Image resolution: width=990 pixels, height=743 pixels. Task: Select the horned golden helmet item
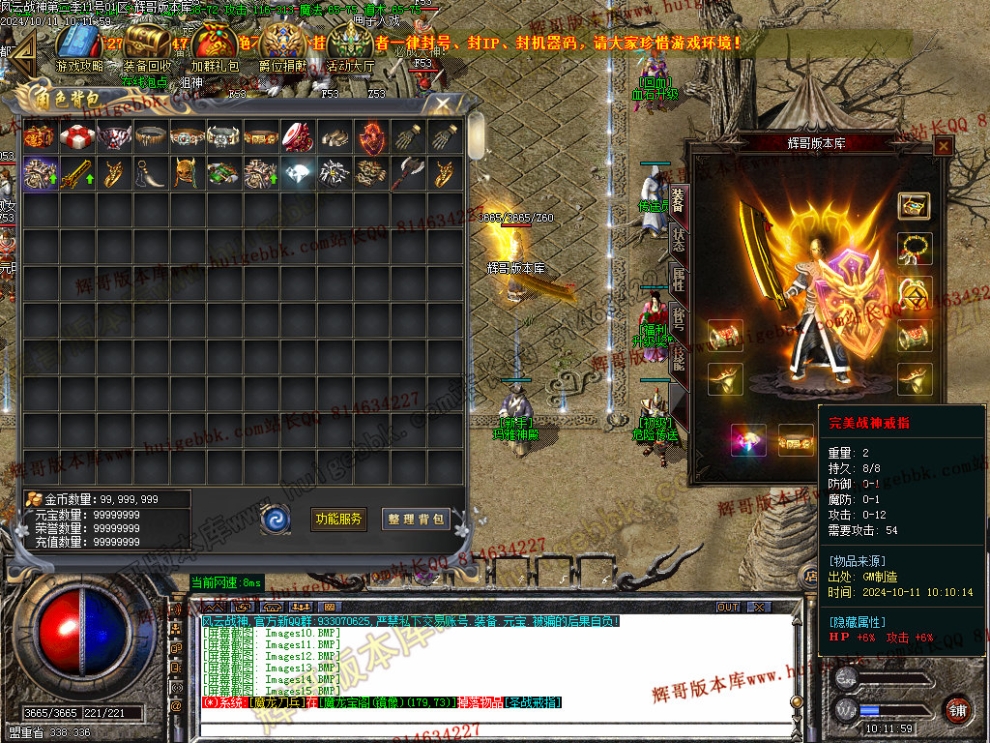coord(187,173)
